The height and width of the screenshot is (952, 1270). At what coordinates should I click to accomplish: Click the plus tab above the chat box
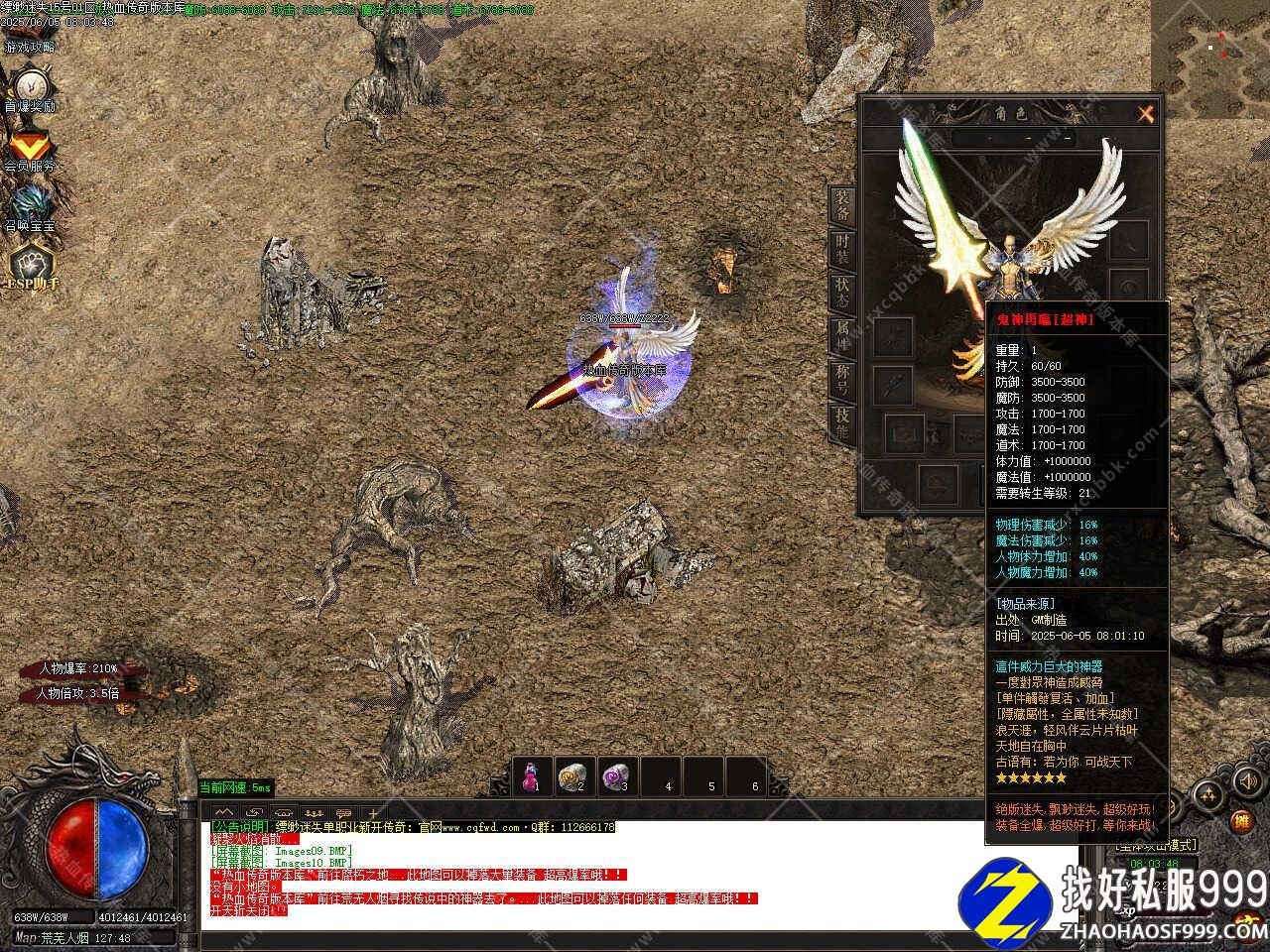point(373,813)
